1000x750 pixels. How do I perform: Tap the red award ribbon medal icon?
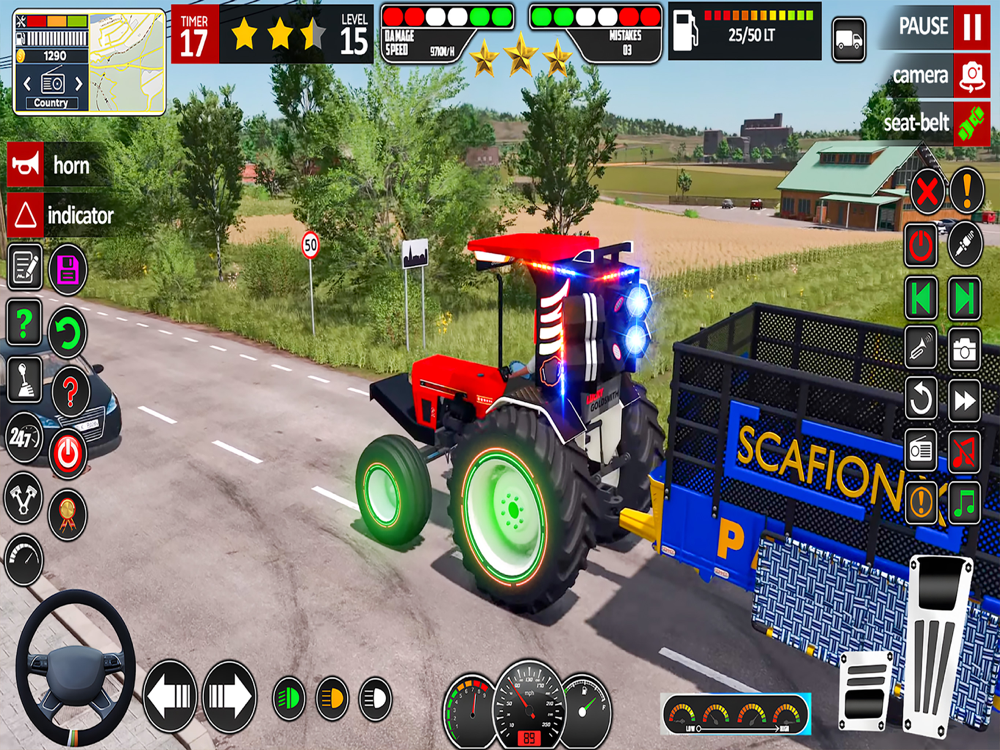68,514
